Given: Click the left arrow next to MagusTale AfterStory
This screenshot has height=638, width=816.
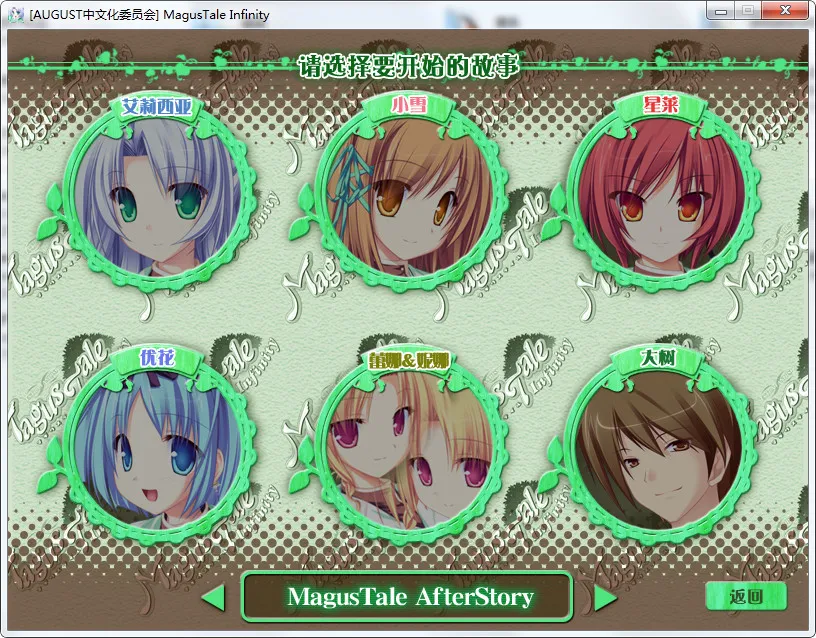Looking at the screenshot, I should [x=213, y=598].
